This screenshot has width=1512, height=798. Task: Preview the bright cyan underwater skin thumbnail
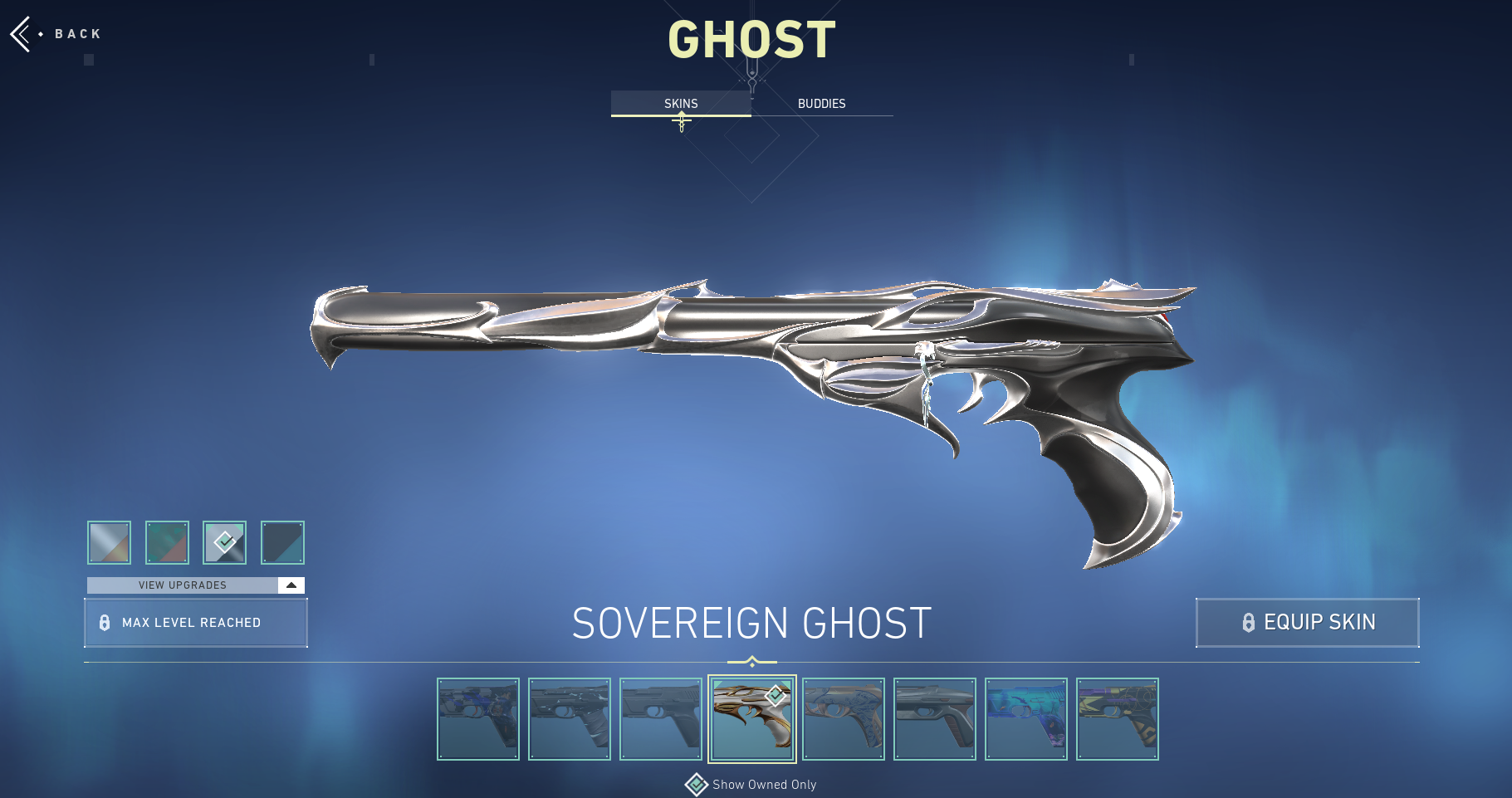click(1026, 719)
